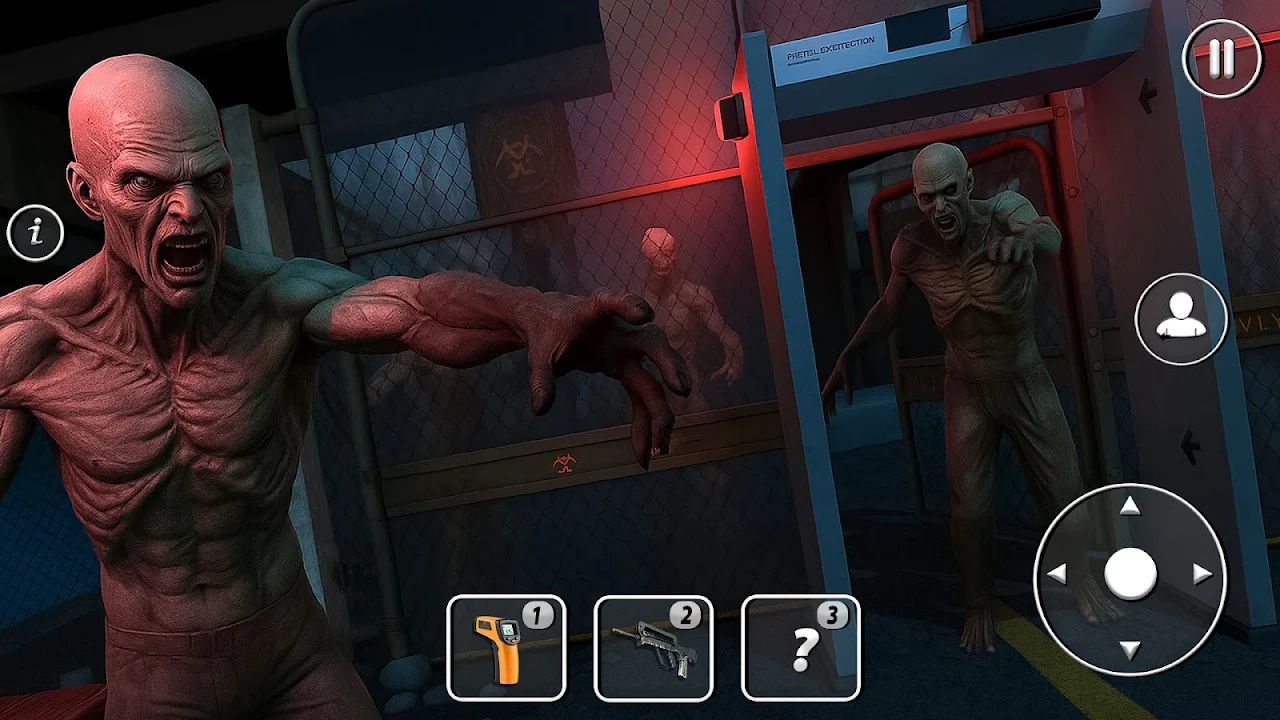Choose the question mark slot 3
This screenshot has width=1280, height=720.
tap(800, 647)
